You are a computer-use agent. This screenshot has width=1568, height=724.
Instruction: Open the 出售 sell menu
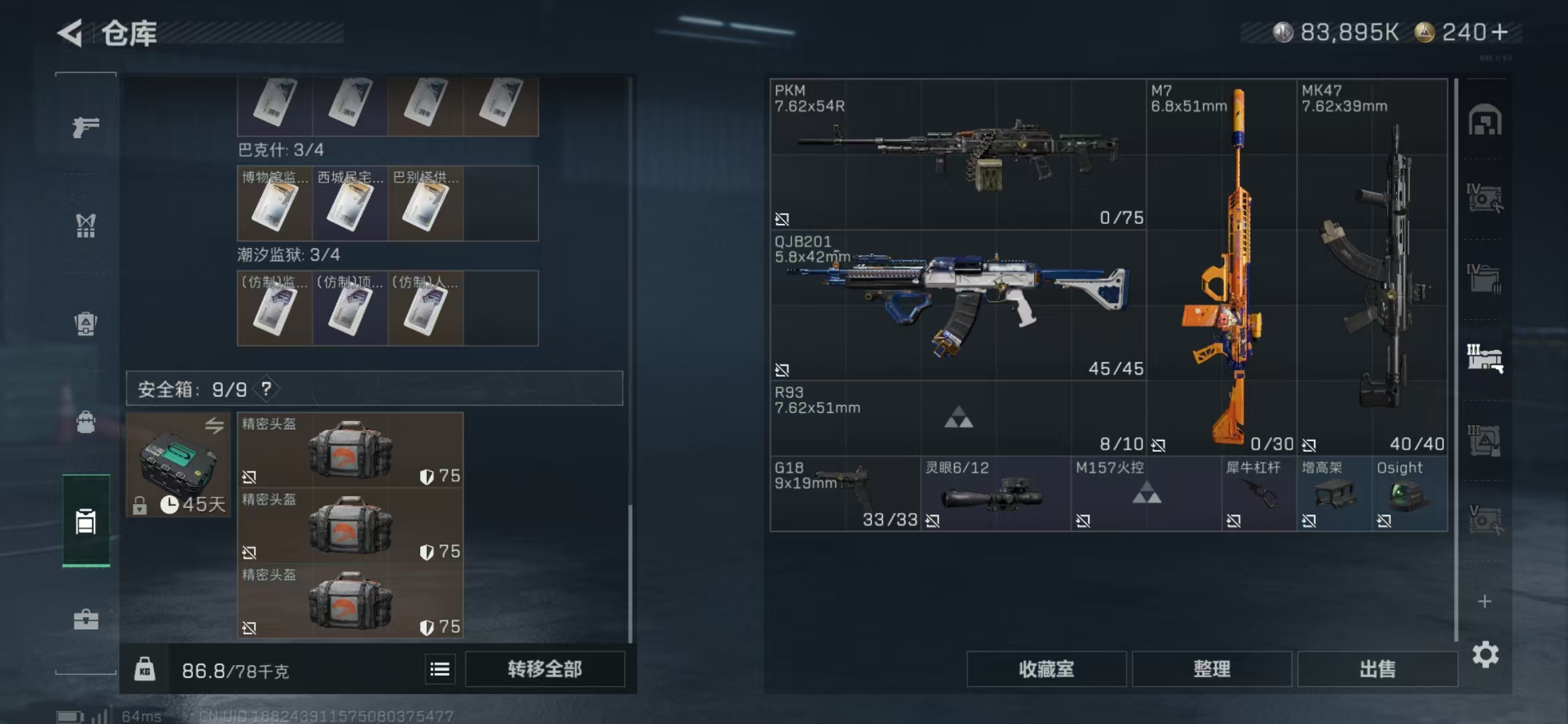pos(1377,669)
